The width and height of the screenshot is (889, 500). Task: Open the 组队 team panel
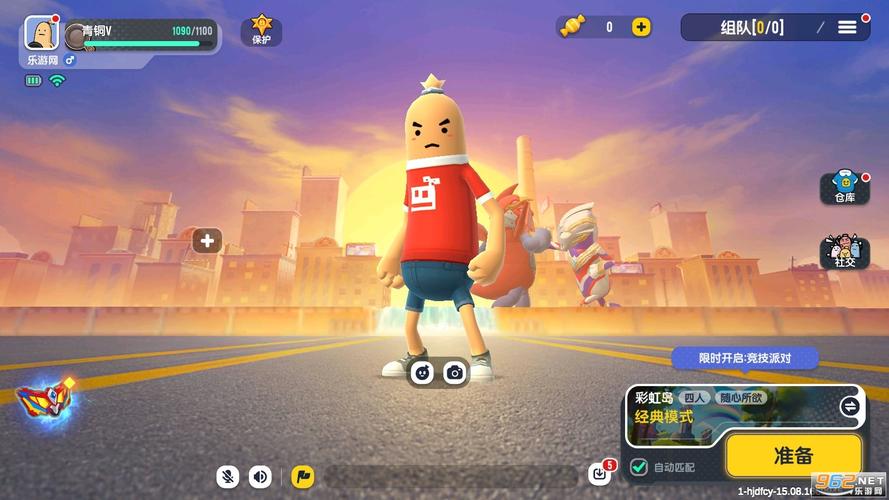(753, 27)
